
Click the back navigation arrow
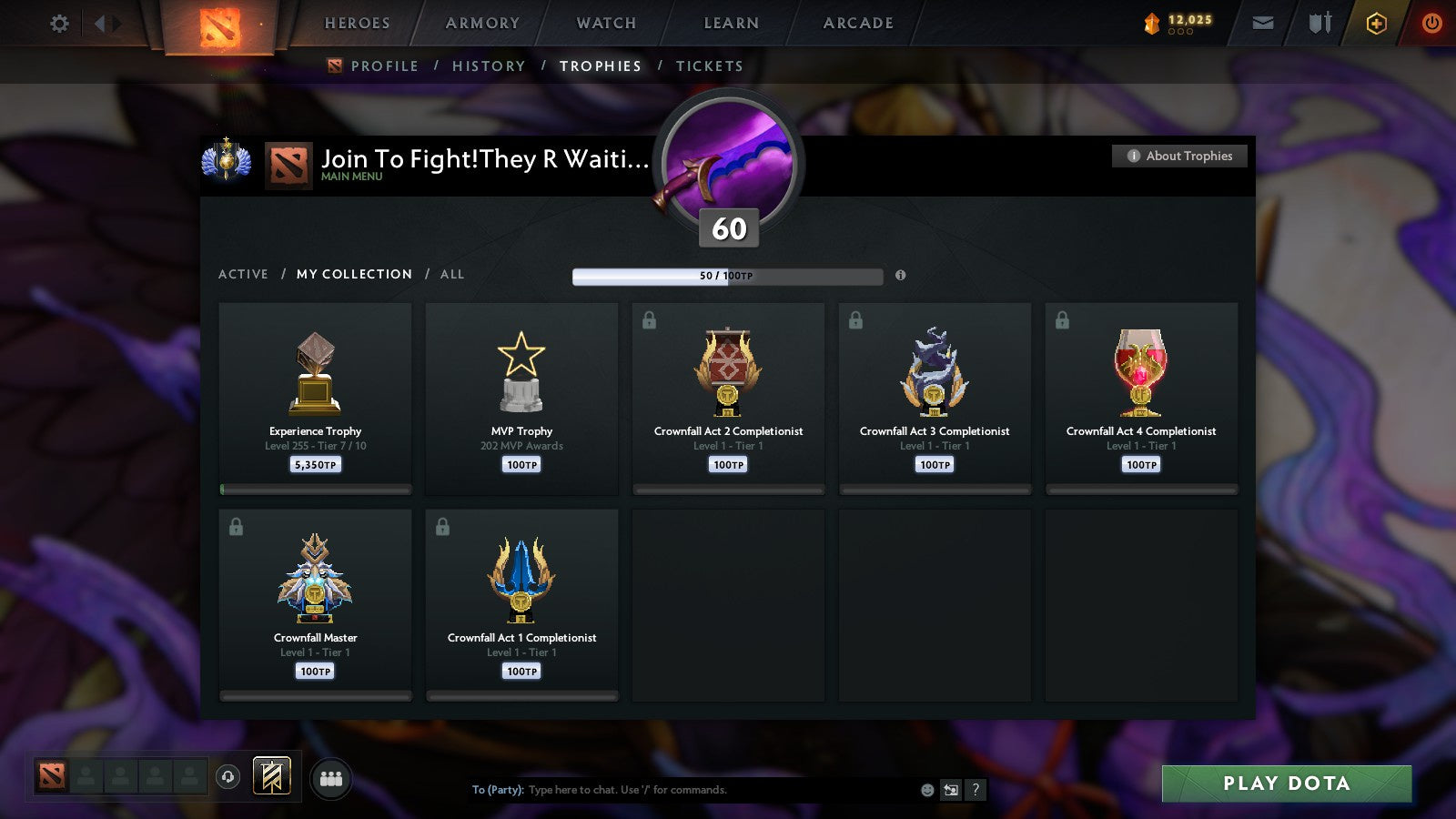tap(100, 23)
